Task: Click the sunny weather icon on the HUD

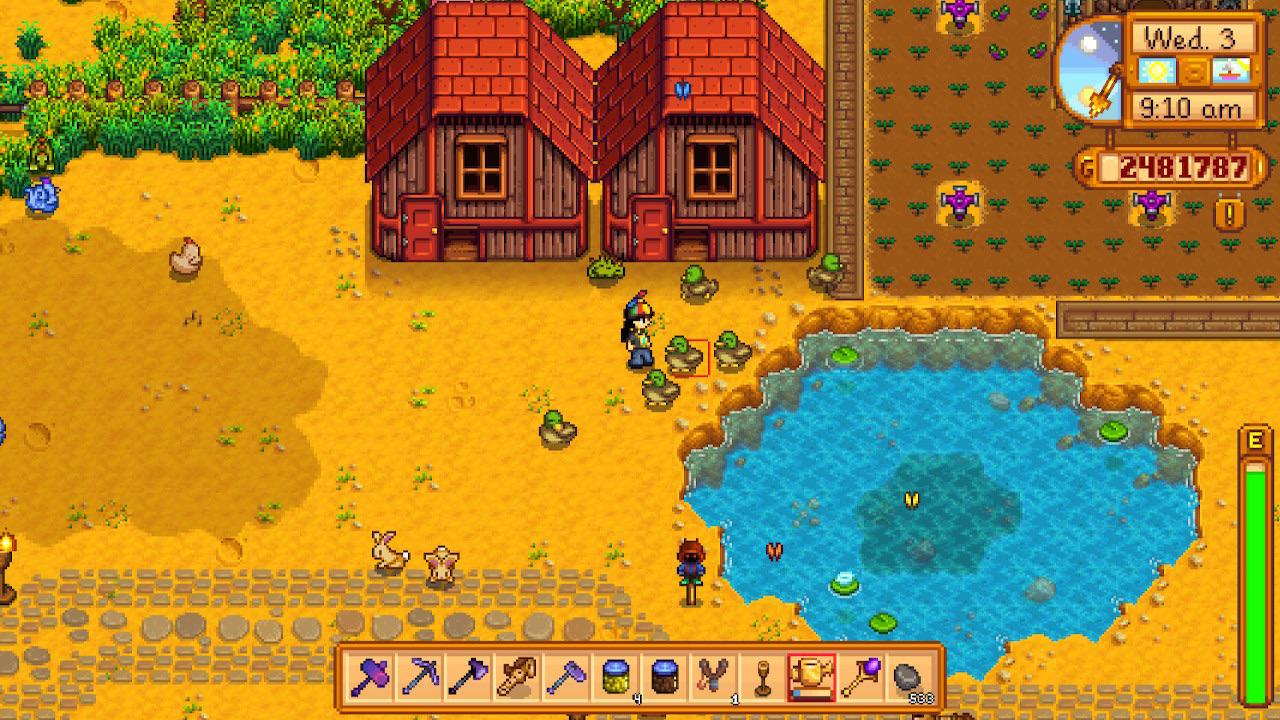Action: pyautogui.click(x=1159, y=69)
